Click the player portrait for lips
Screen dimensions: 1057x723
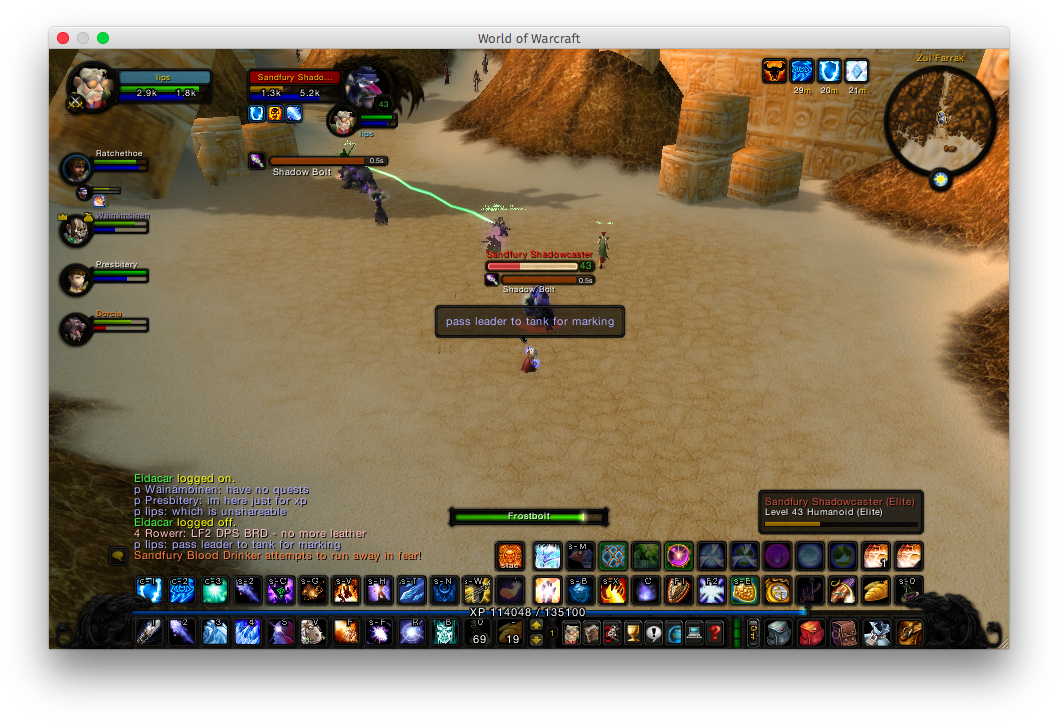(91, 87)
